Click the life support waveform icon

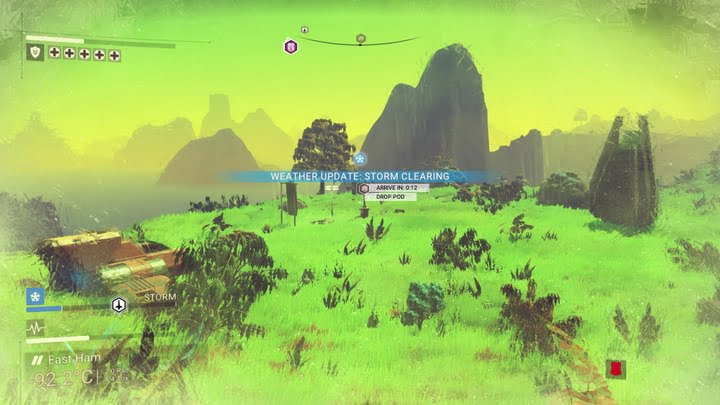click(35, 327)
